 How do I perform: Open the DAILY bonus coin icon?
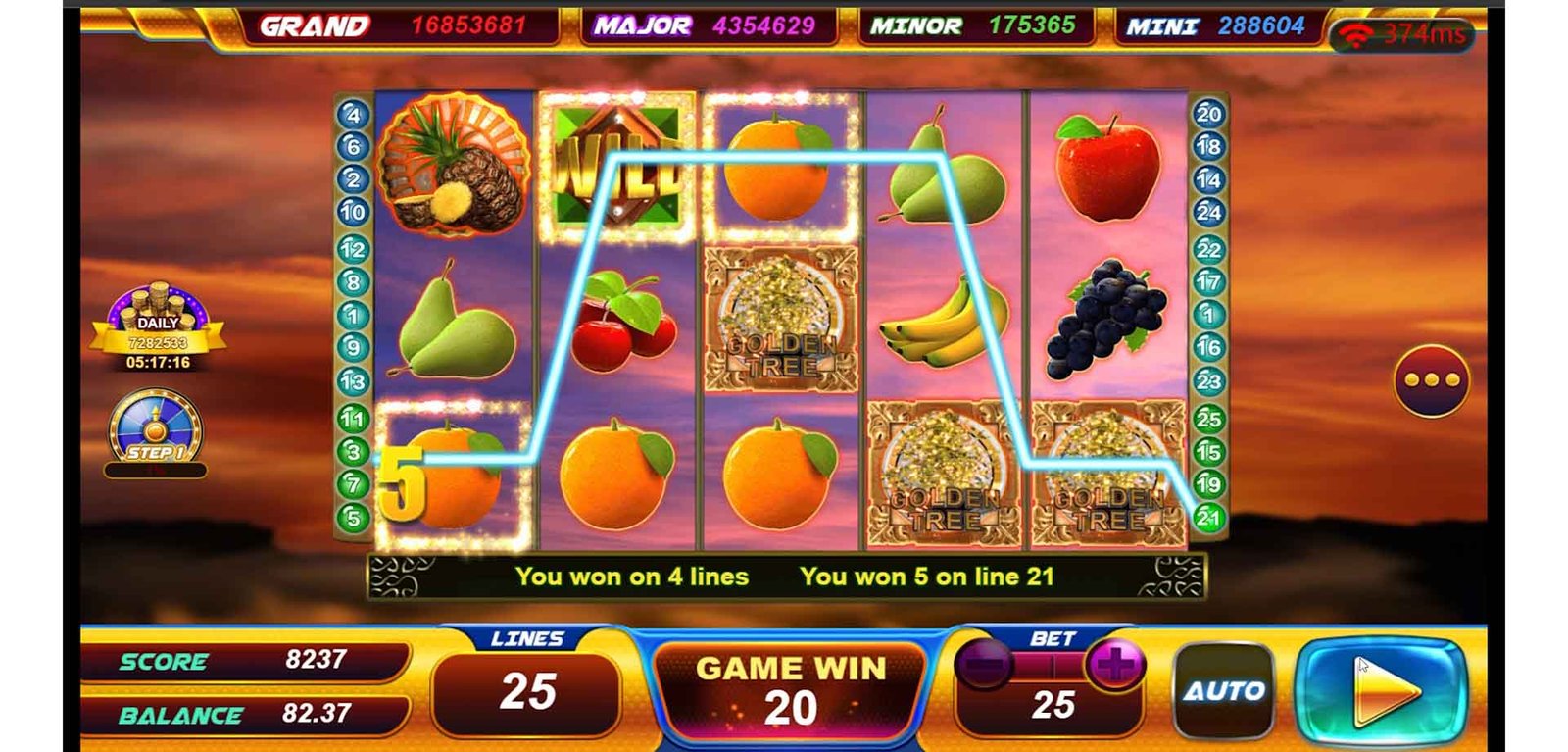click(x=158, y=328)
